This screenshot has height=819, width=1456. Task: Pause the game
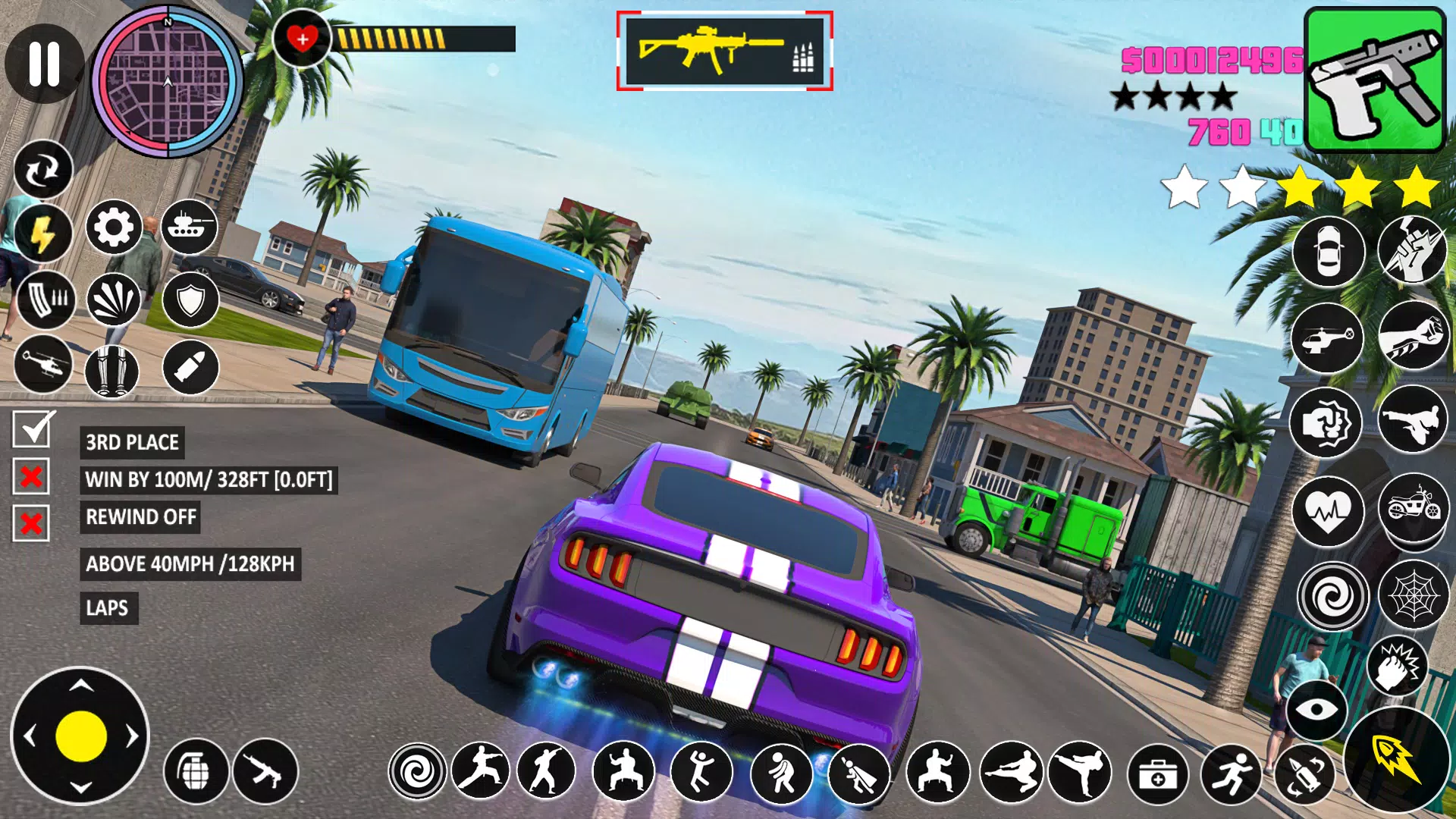[x=44, y=63]
